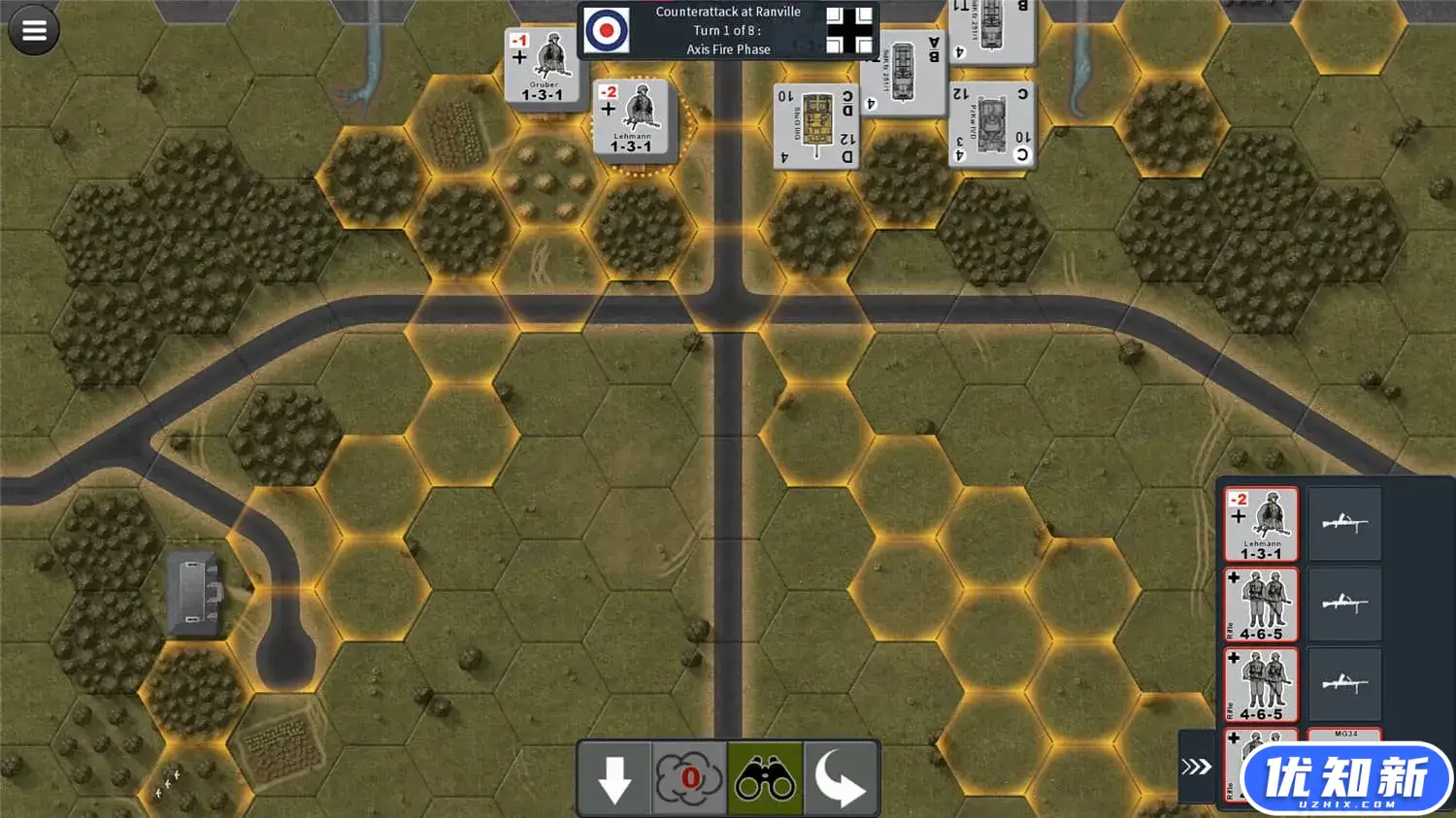Select the smoke cloud button
Screen dimensions: 1456x818
click(x=689, y=778)
